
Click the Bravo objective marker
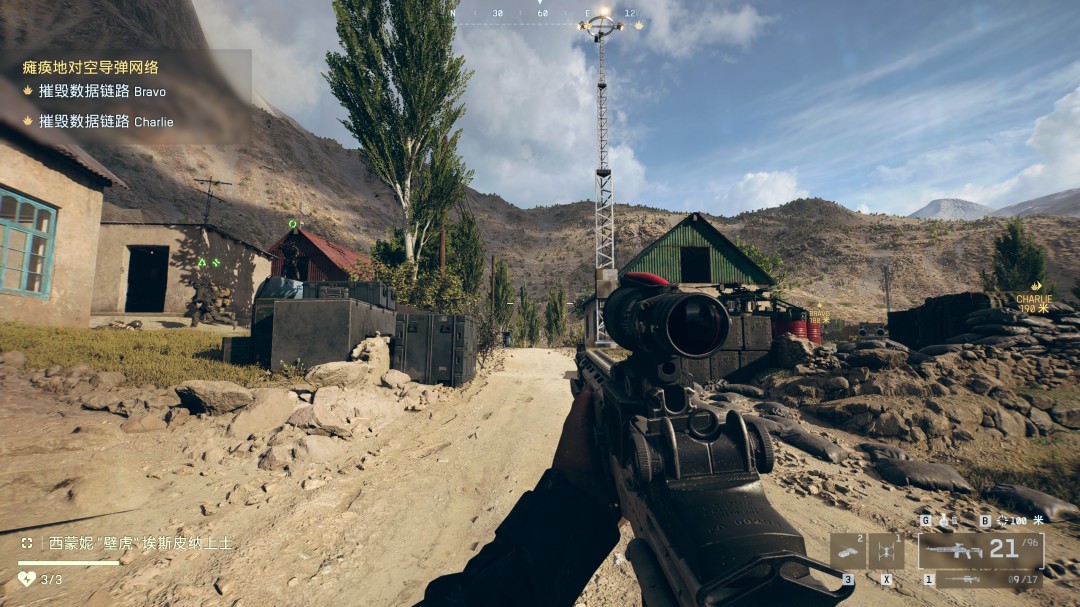pos(819,316)
